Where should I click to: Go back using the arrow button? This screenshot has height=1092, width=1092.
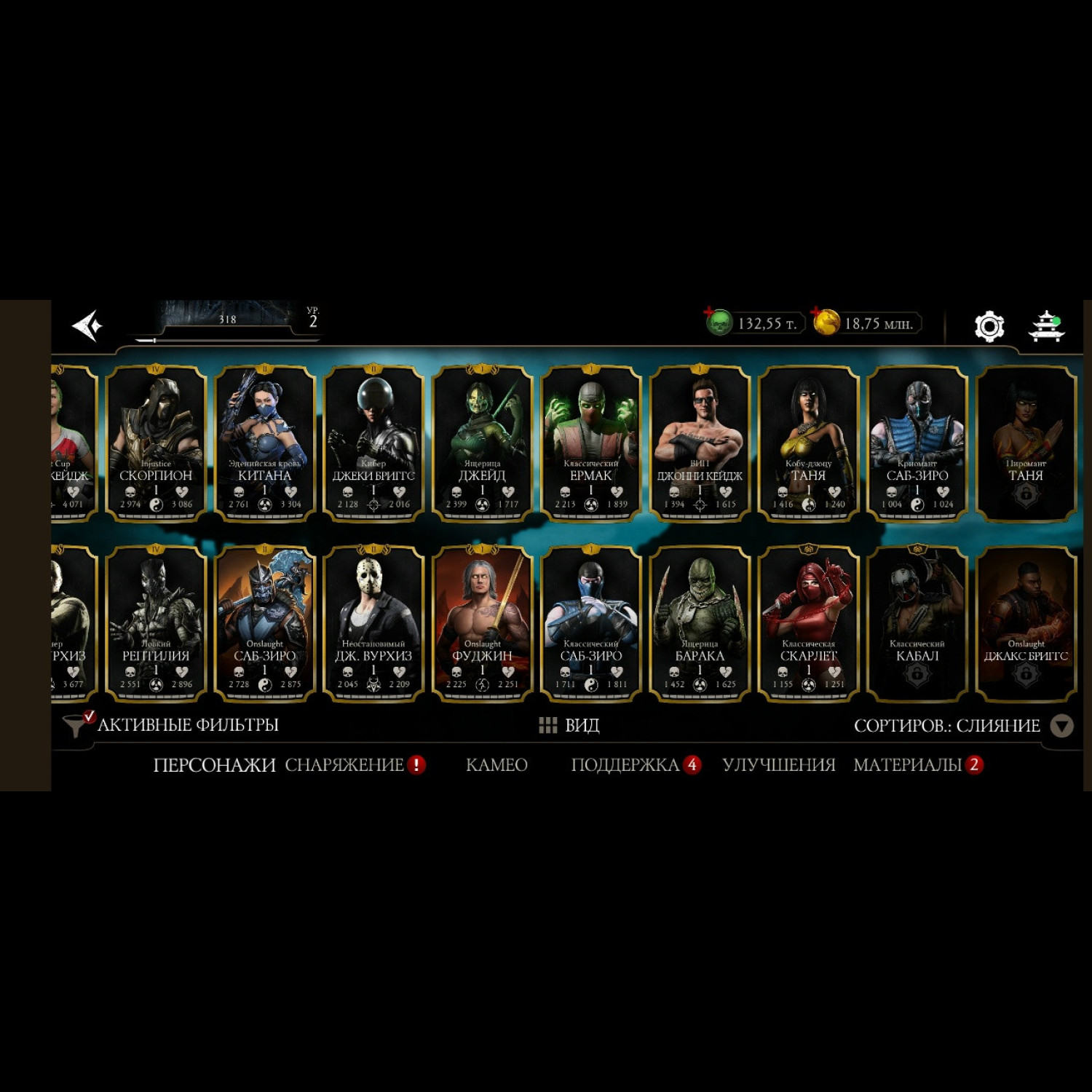click(x=87, y=325)
